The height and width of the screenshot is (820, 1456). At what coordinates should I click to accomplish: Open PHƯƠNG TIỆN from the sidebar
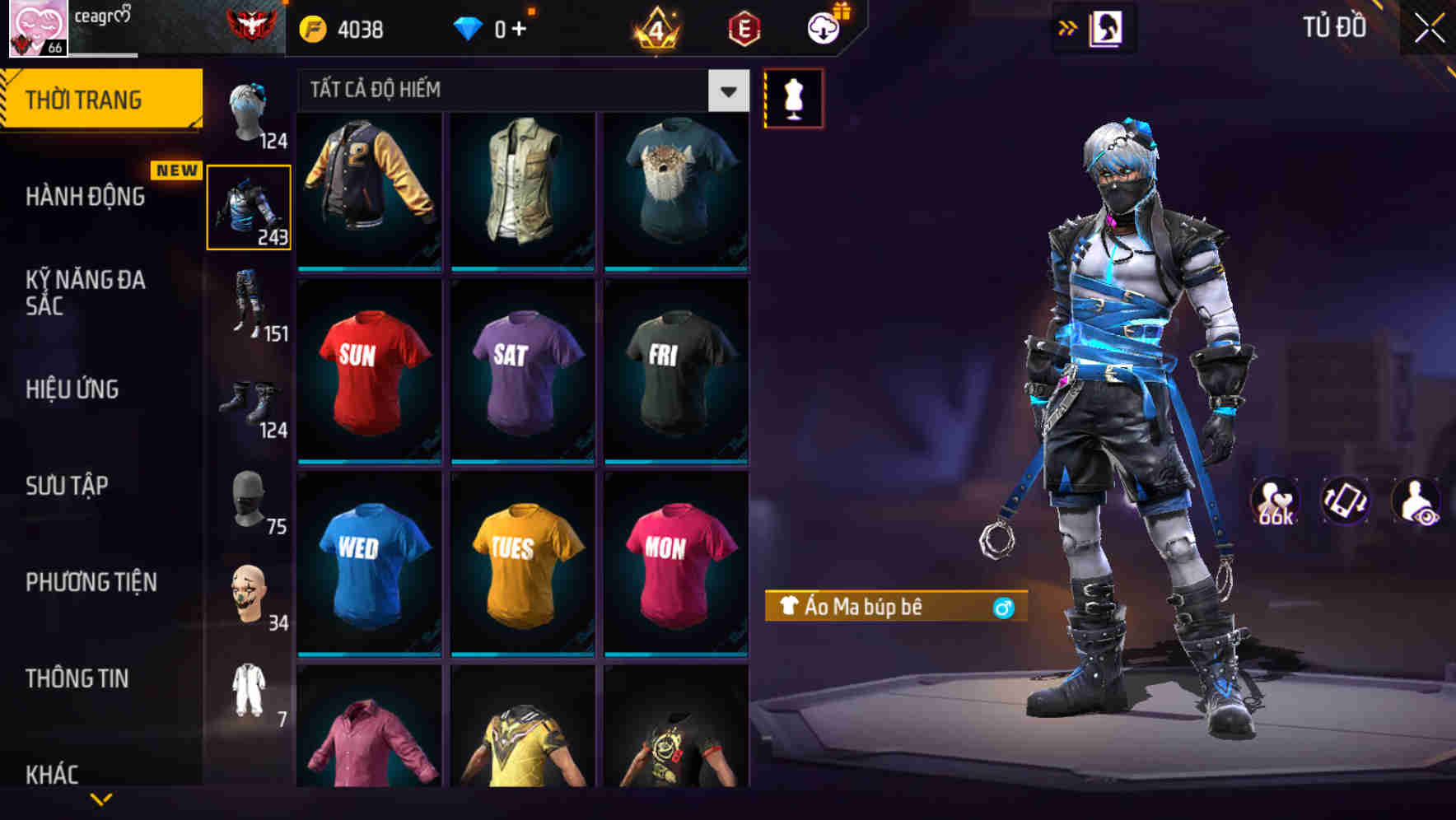pos(91,581)
